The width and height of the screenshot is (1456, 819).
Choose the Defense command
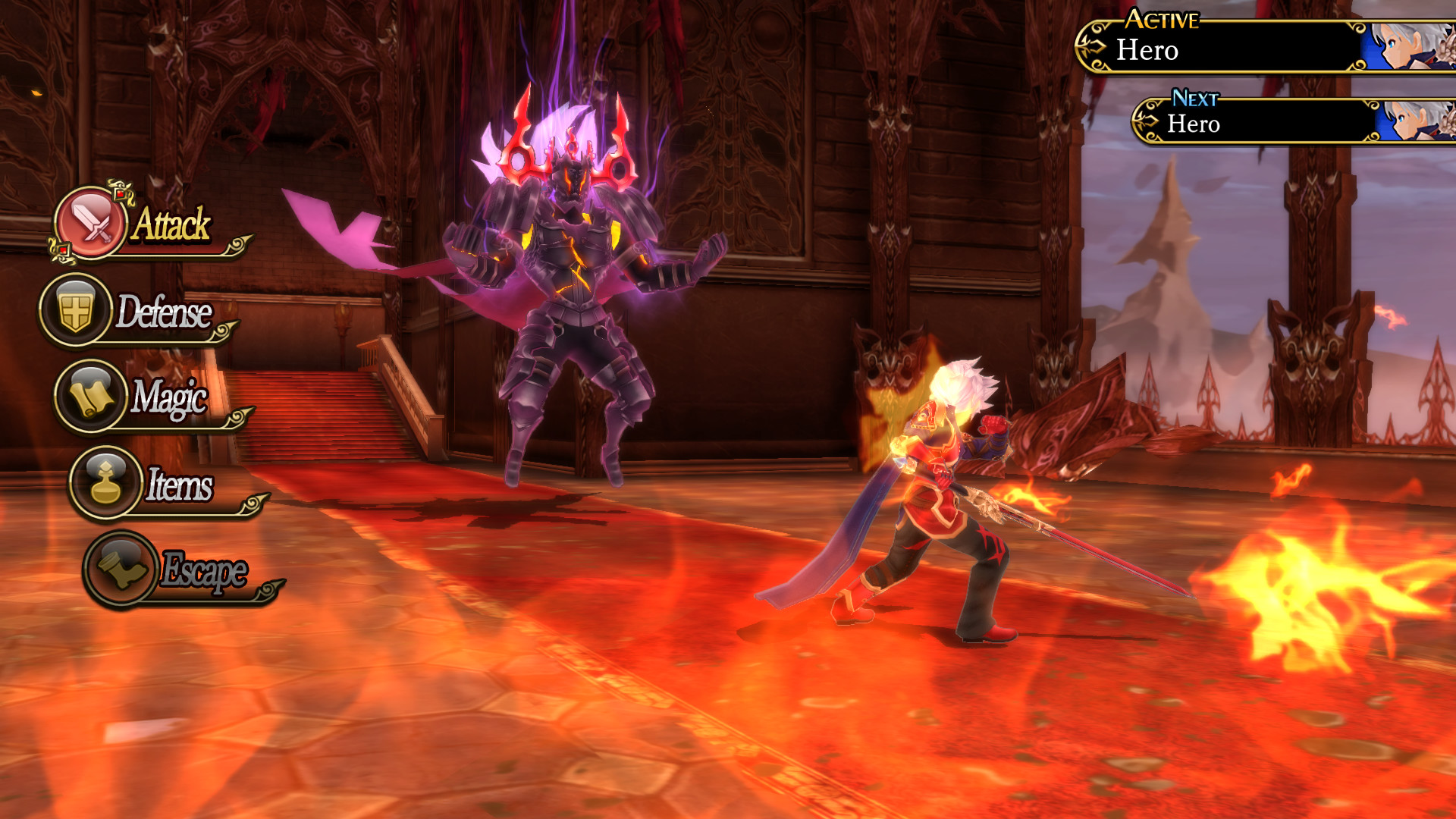[165, 312]
